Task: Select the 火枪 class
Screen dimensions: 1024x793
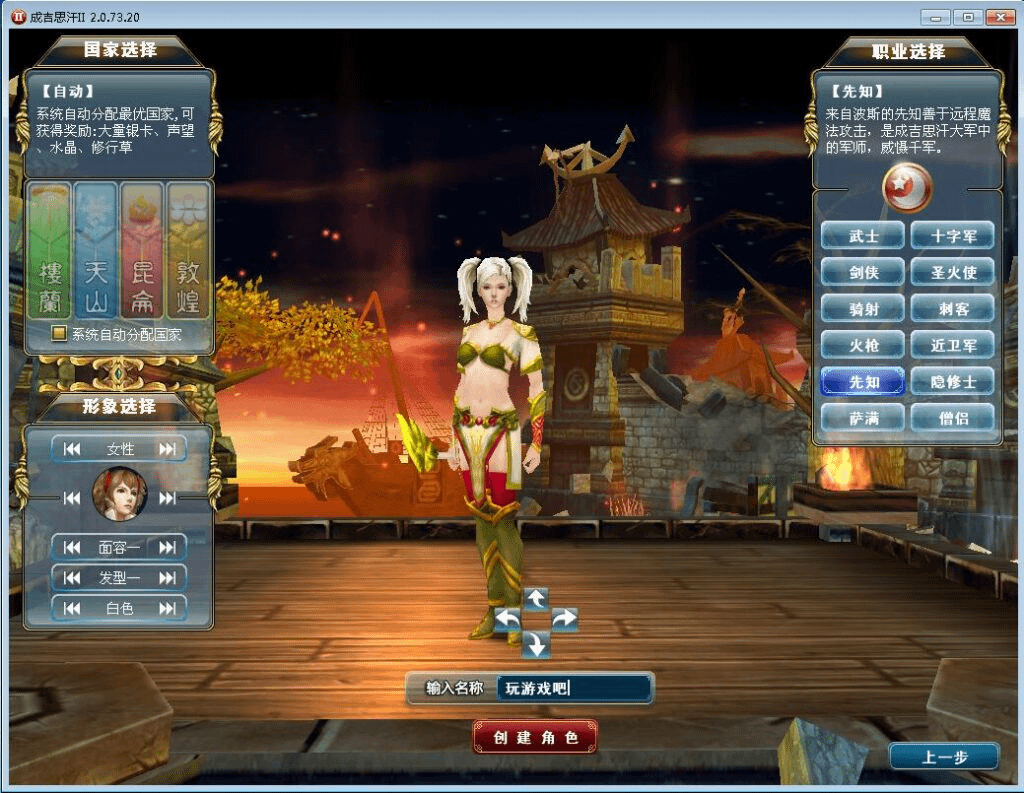Action: point(863,345)
